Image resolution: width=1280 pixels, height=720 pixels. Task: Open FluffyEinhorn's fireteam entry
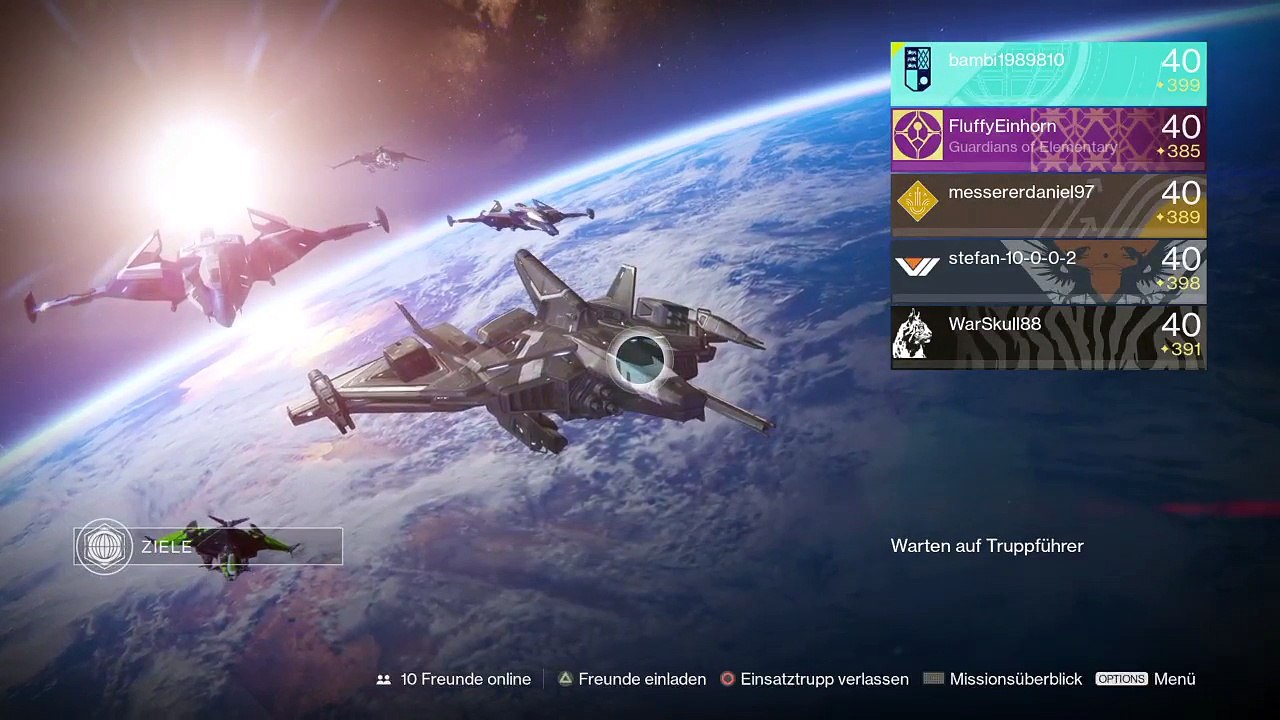click(x=1048, y=139)
